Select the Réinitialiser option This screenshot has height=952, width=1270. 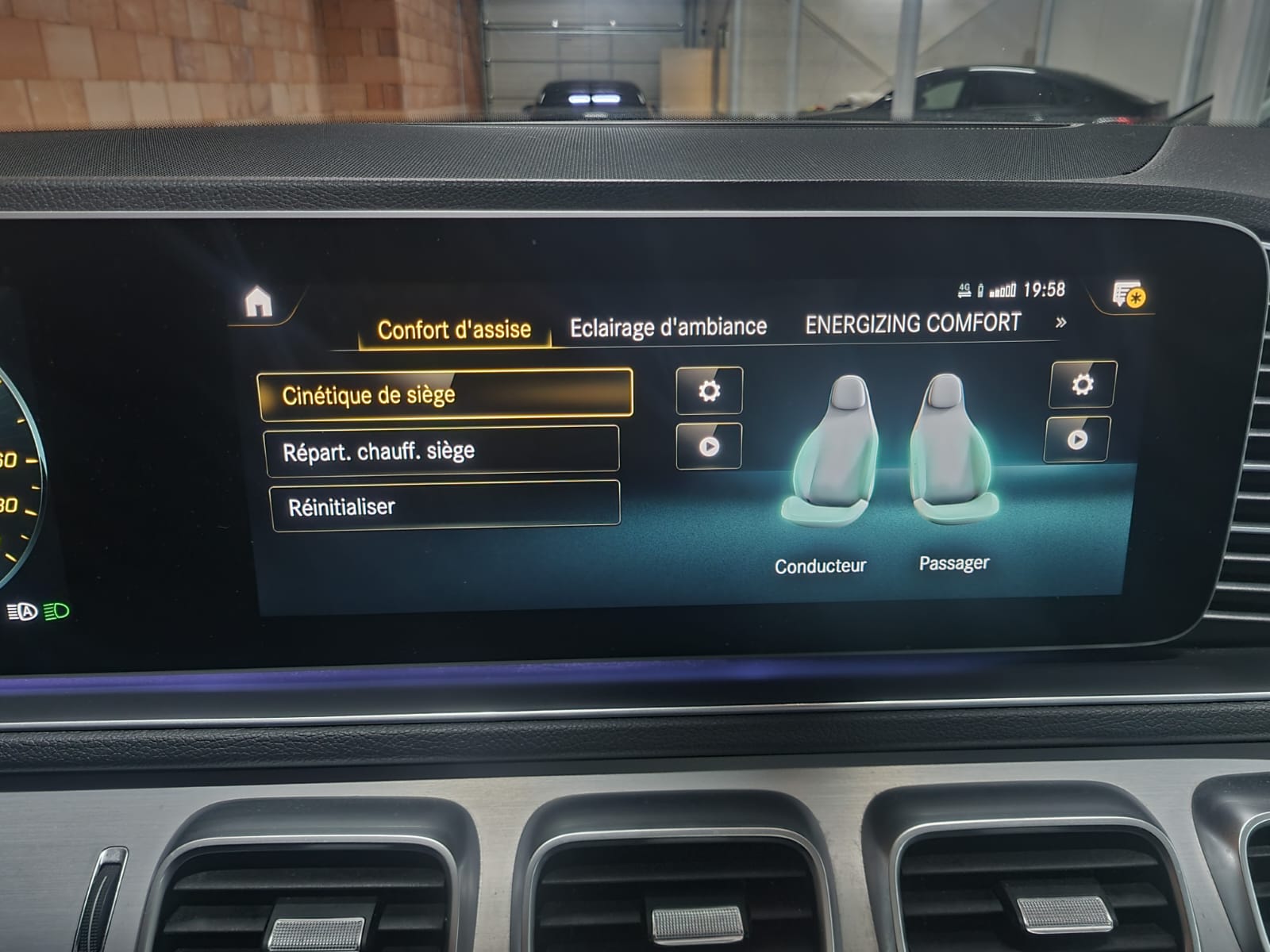pyautogui.click(x=444, y=506)
